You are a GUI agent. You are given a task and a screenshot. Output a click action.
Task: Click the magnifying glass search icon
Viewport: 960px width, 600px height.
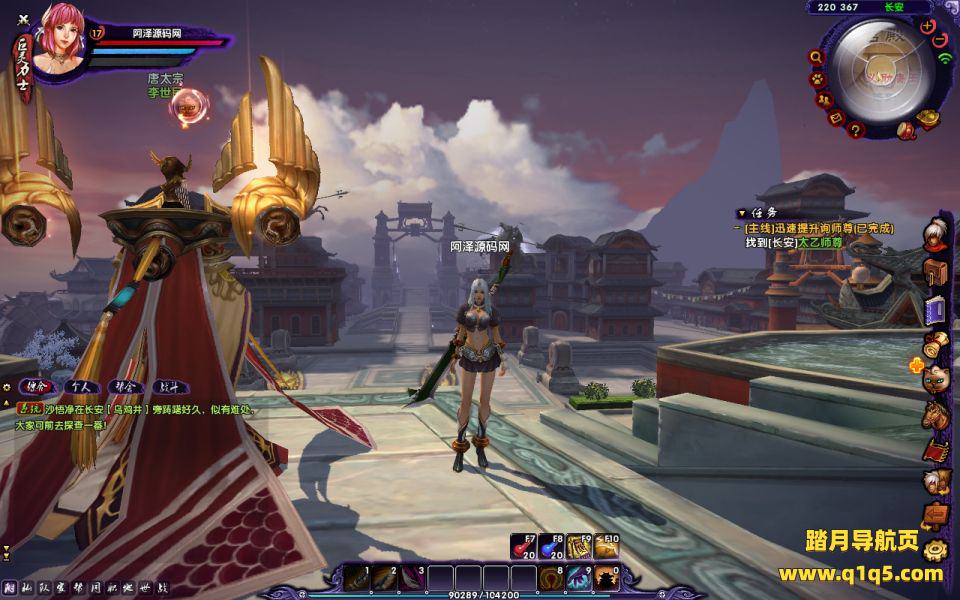816,56
